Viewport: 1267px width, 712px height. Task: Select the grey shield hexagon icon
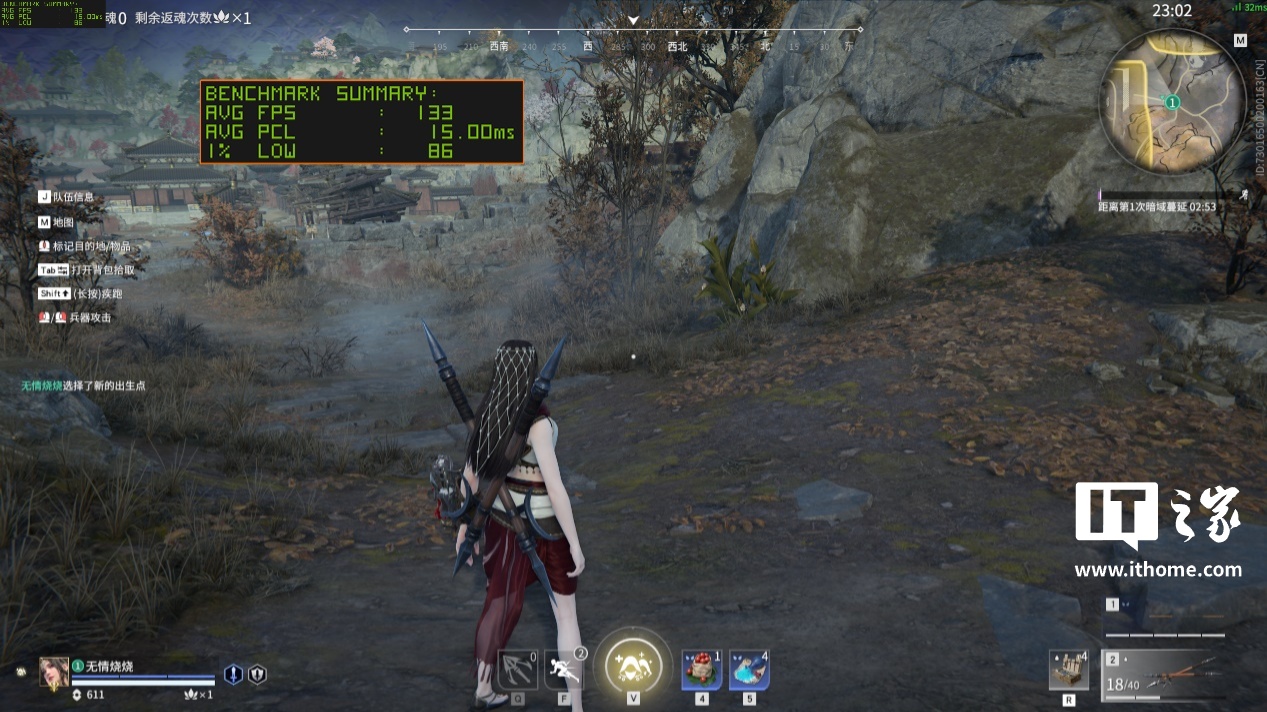pos(257,675)
